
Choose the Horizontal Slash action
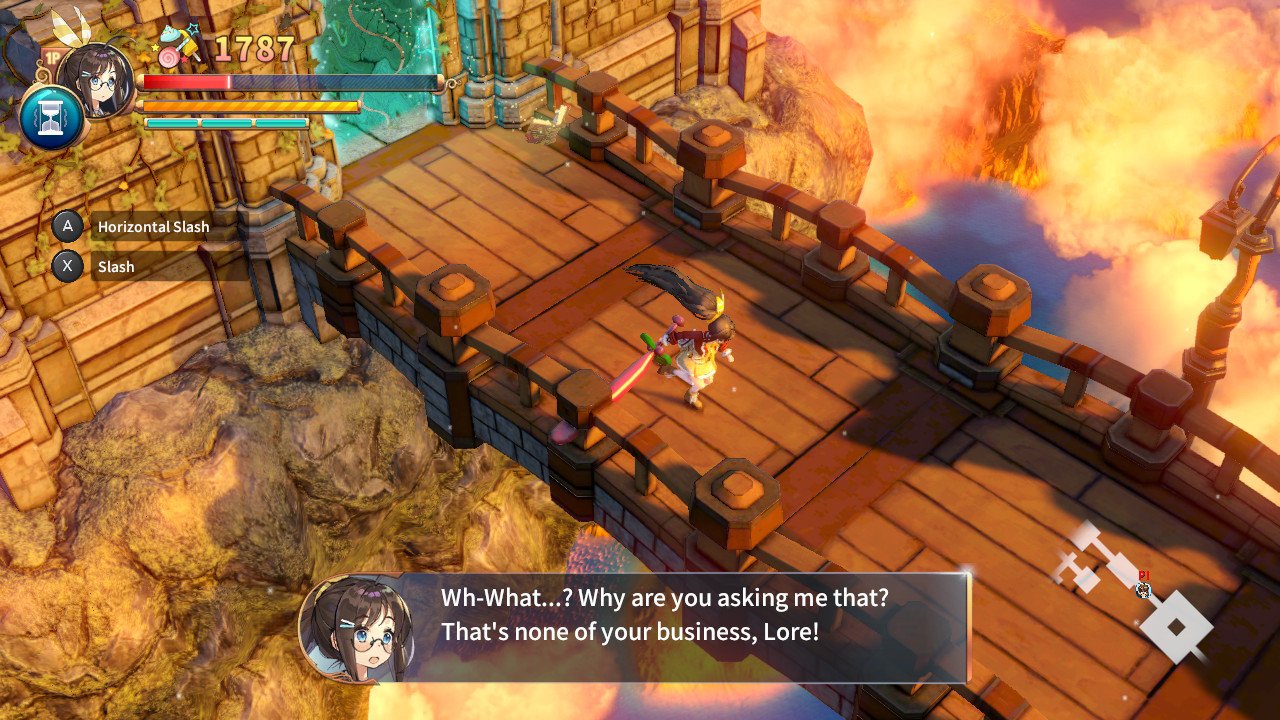coord(153,227)
